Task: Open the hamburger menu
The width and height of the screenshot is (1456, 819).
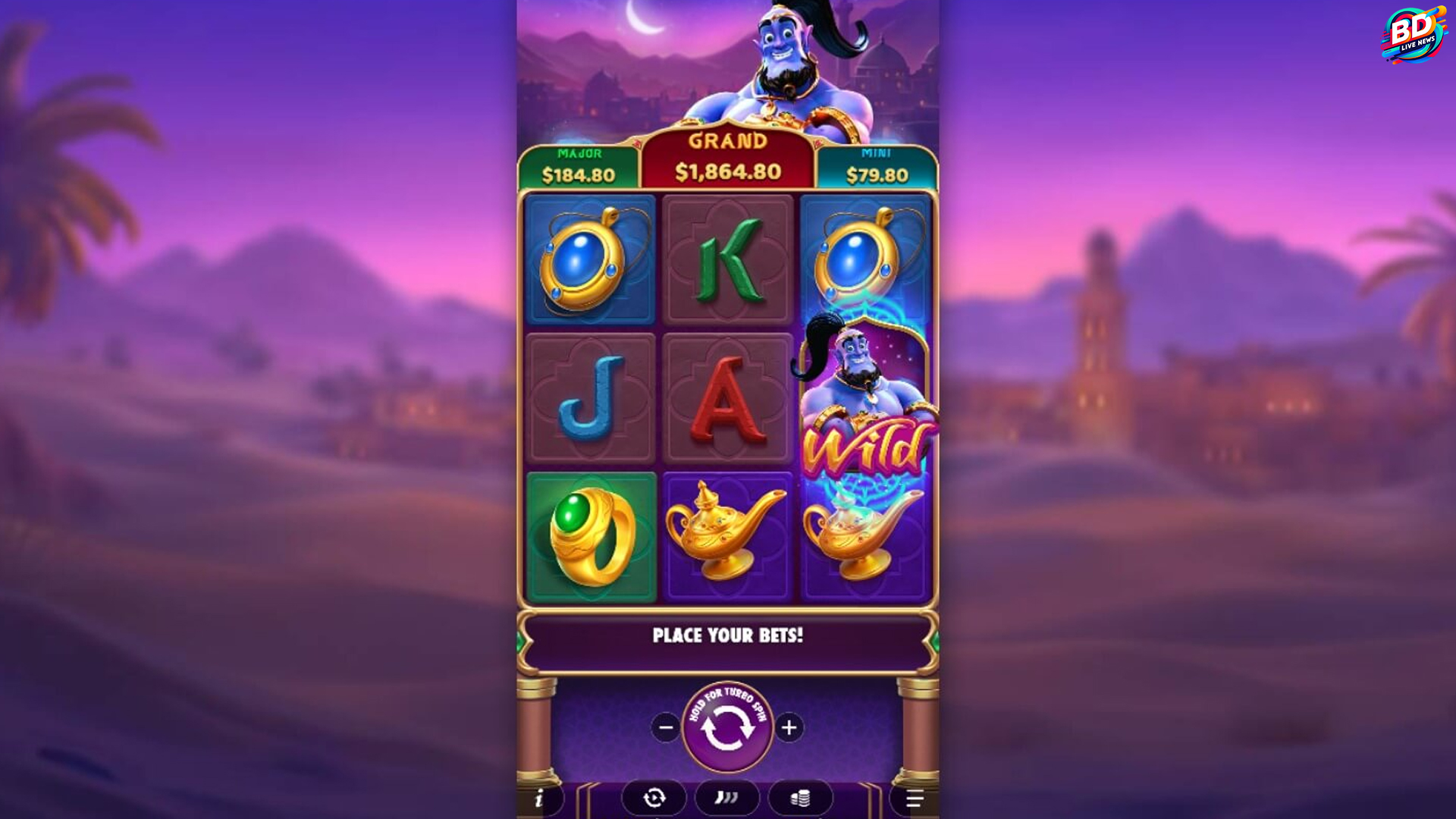Action: coord(914,799)
